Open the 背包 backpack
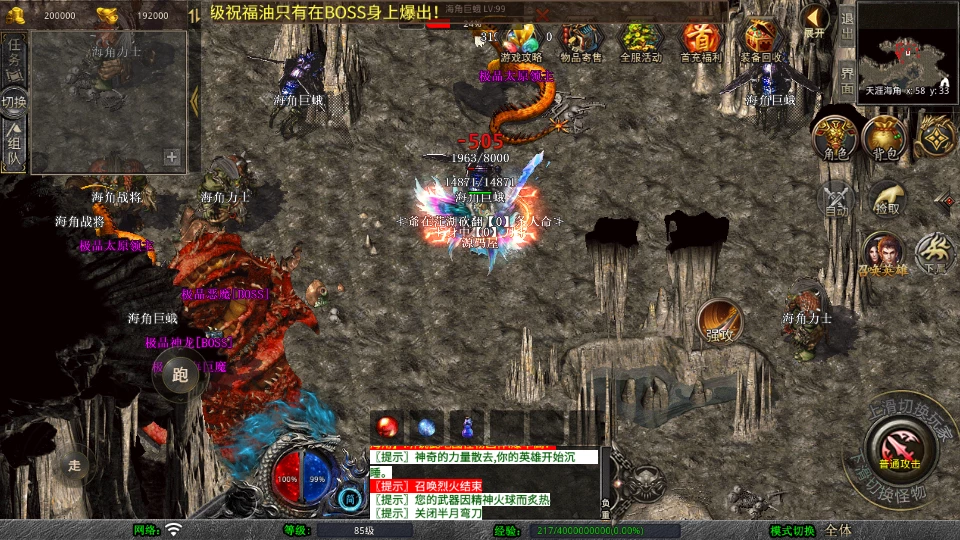Viewport: 960px width, 540px height. click(x=885, y=137)
